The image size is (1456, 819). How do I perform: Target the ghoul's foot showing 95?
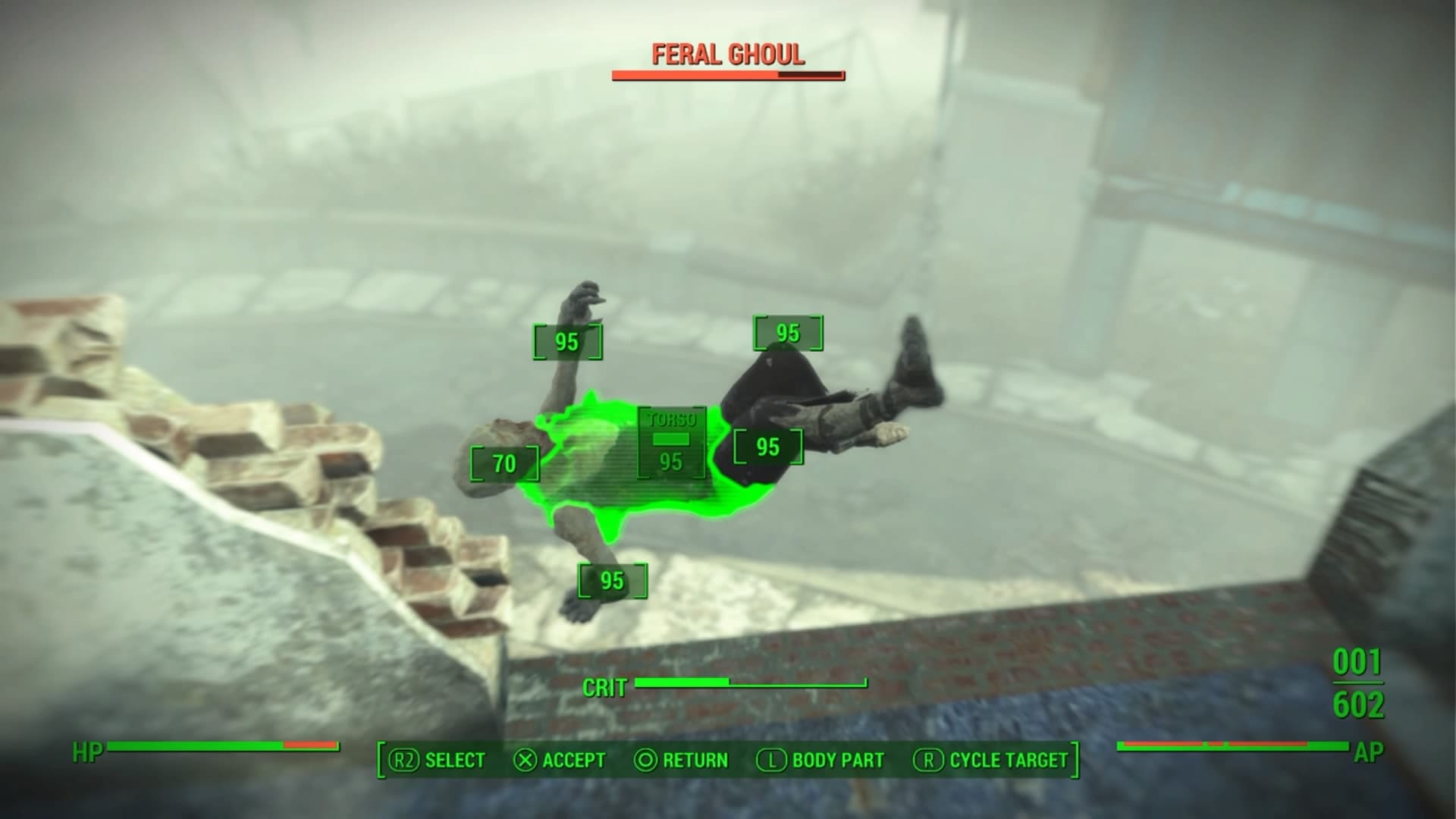click(611, 580)
